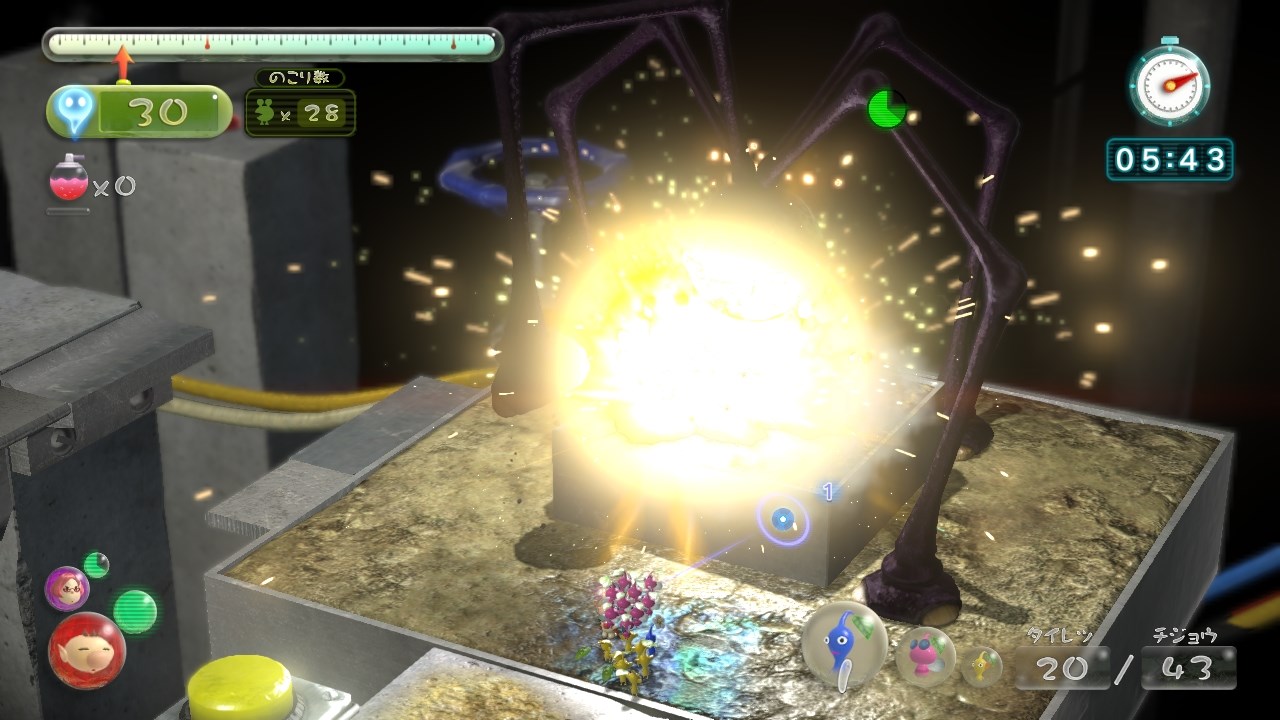Switch to Brittany's purple captain portrait
Image resolution: width=1280 pixels, height=720 pixels.
pos(67,587)
